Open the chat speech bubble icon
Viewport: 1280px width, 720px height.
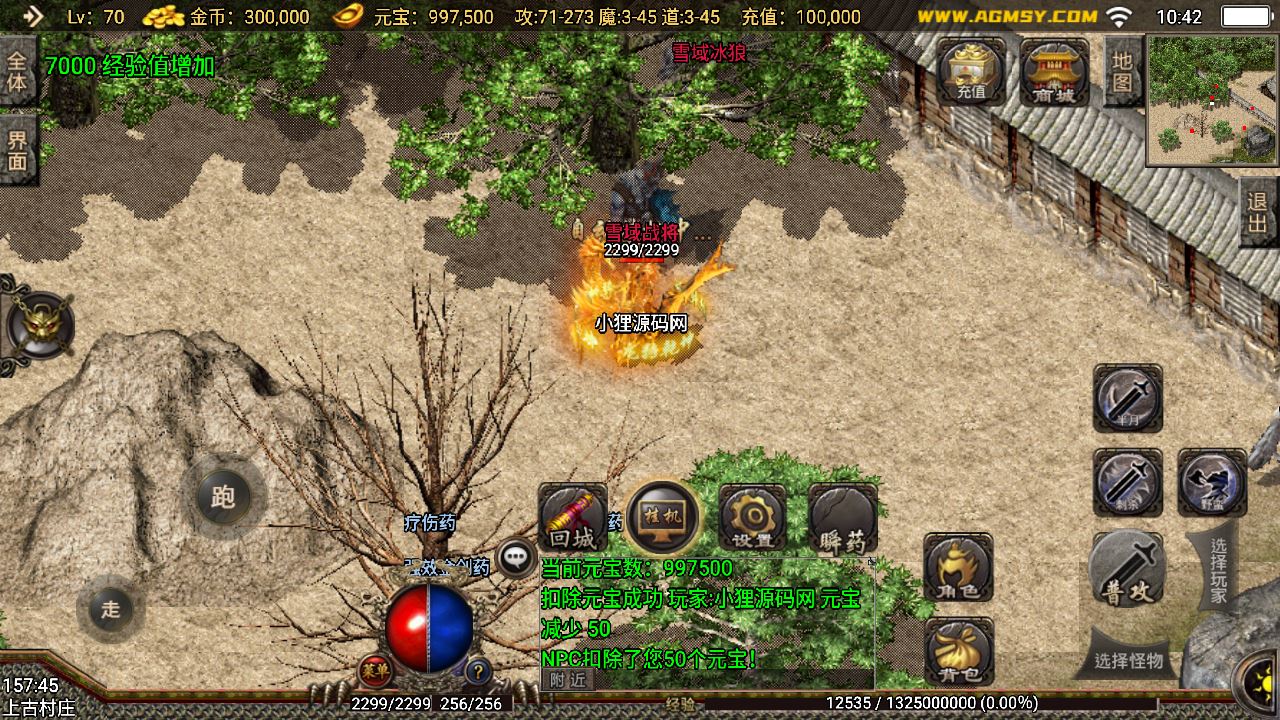pos(516,558)
